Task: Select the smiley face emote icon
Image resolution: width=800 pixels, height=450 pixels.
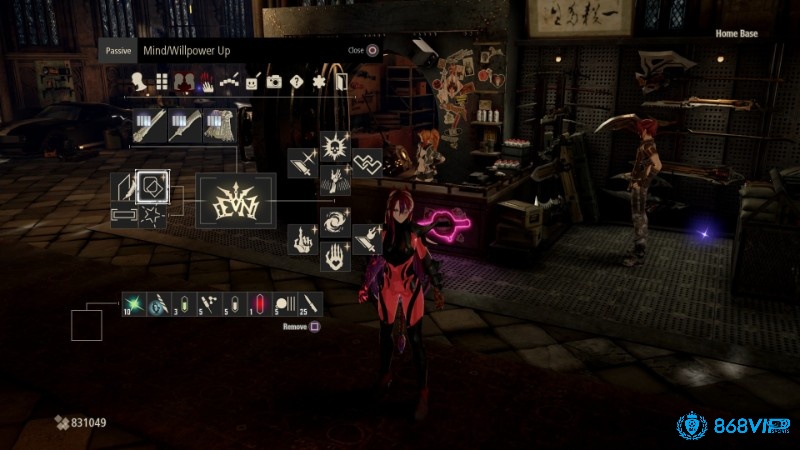Action: [252, 82]
